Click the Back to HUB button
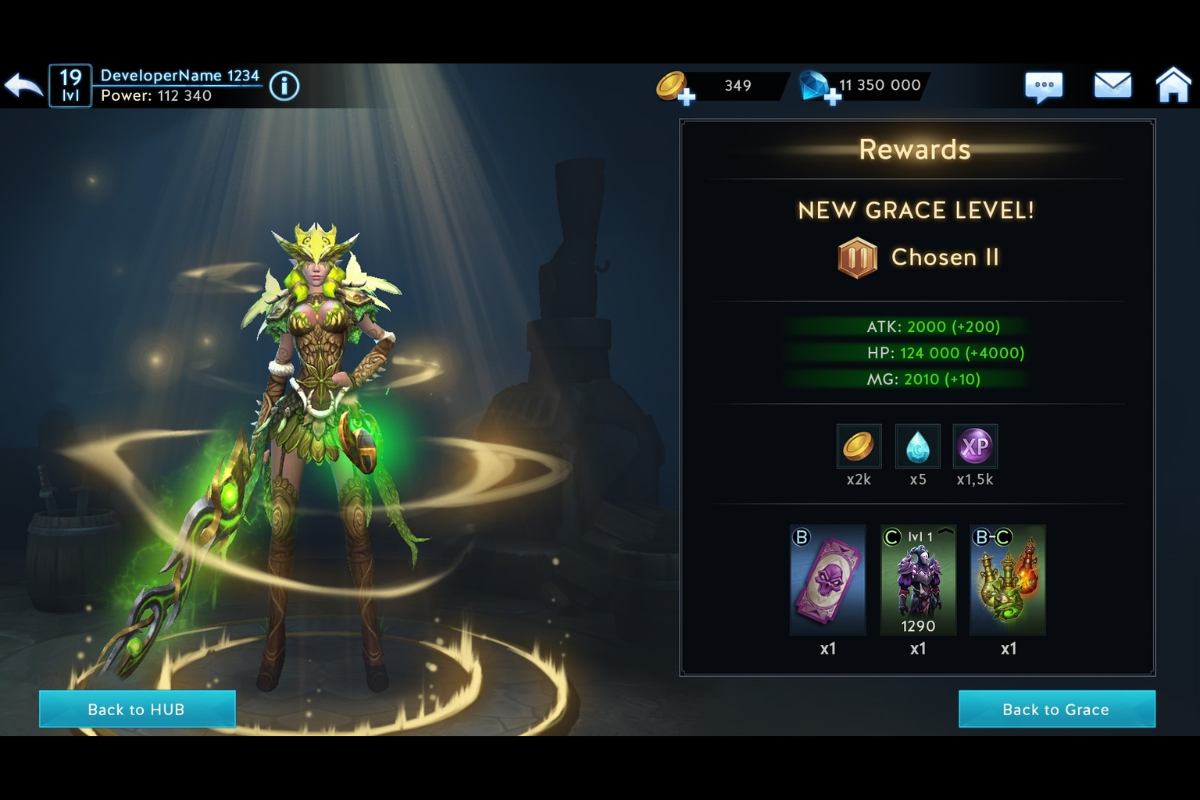The width and height of the screenshot is (1200, 800). click(137, 709)
